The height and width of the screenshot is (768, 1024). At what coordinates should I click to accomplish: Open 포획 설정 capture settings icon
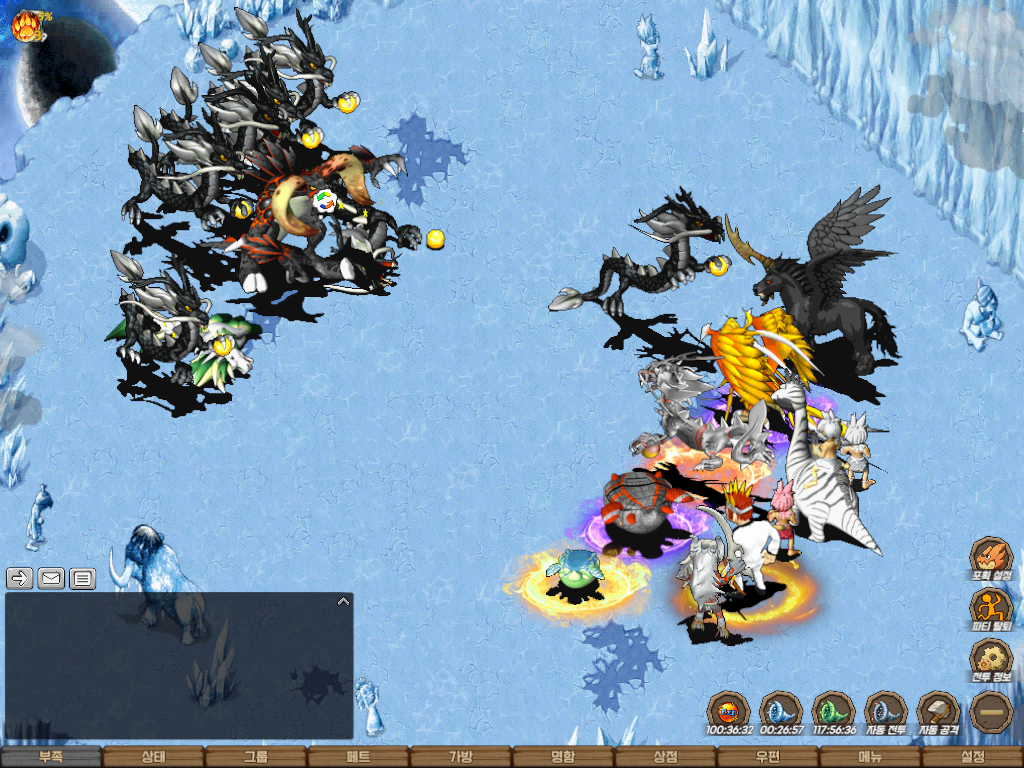pyautogui.click(x=991, y=558)
